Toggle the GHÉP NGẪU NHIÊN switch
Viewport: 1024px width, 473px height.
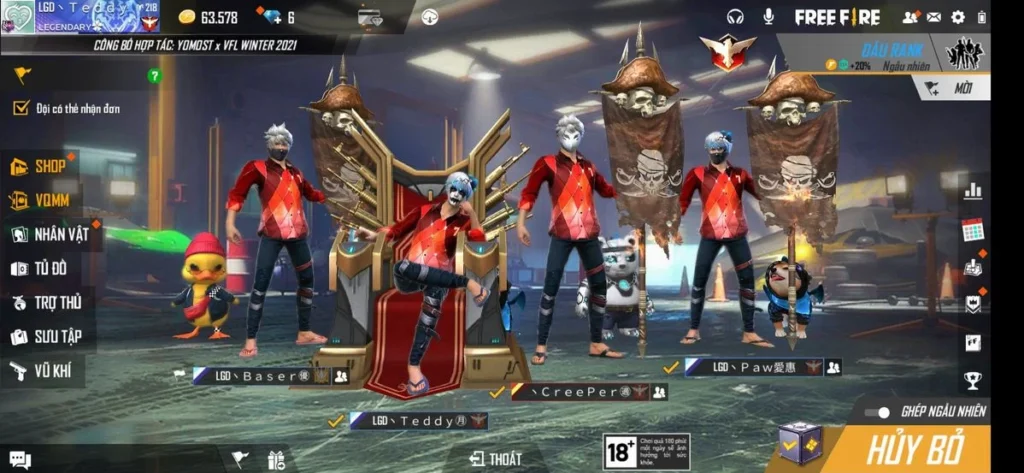878,411
